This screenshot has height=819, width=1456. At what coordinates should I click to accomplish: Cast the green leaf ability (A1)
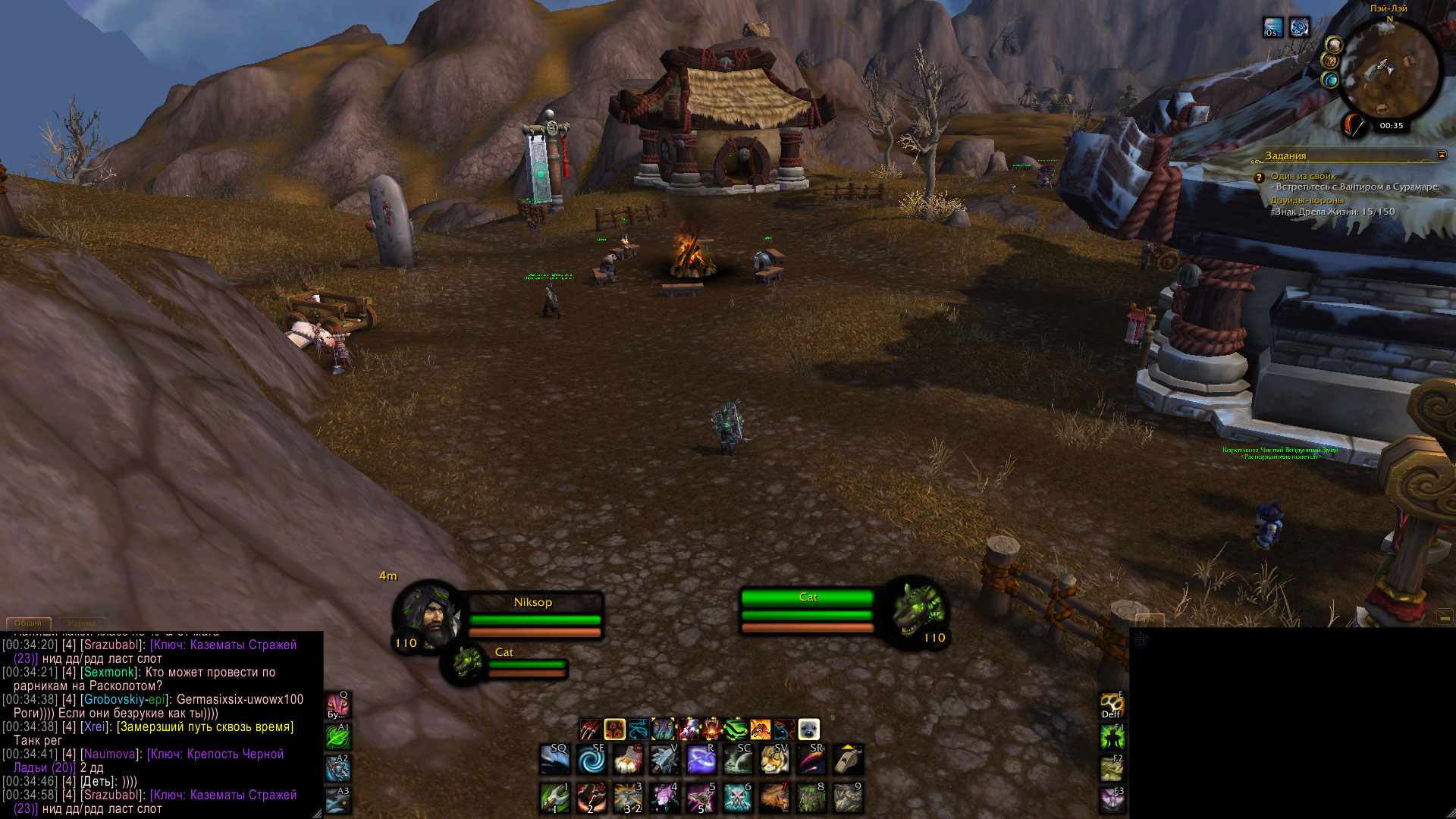[337, 736]
